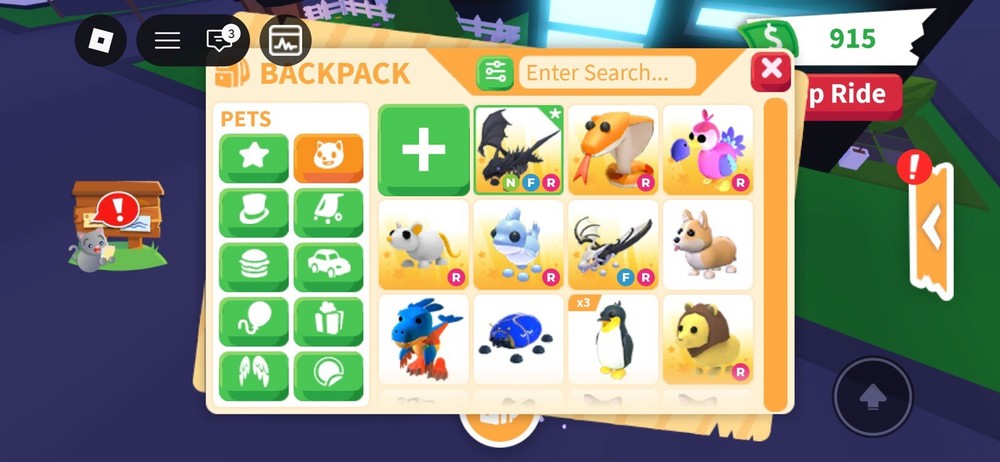The height and width of the screenshot is (462, 1000).
Task: Open the Roblox chat with 3 notifications
Action: [220, 40]
